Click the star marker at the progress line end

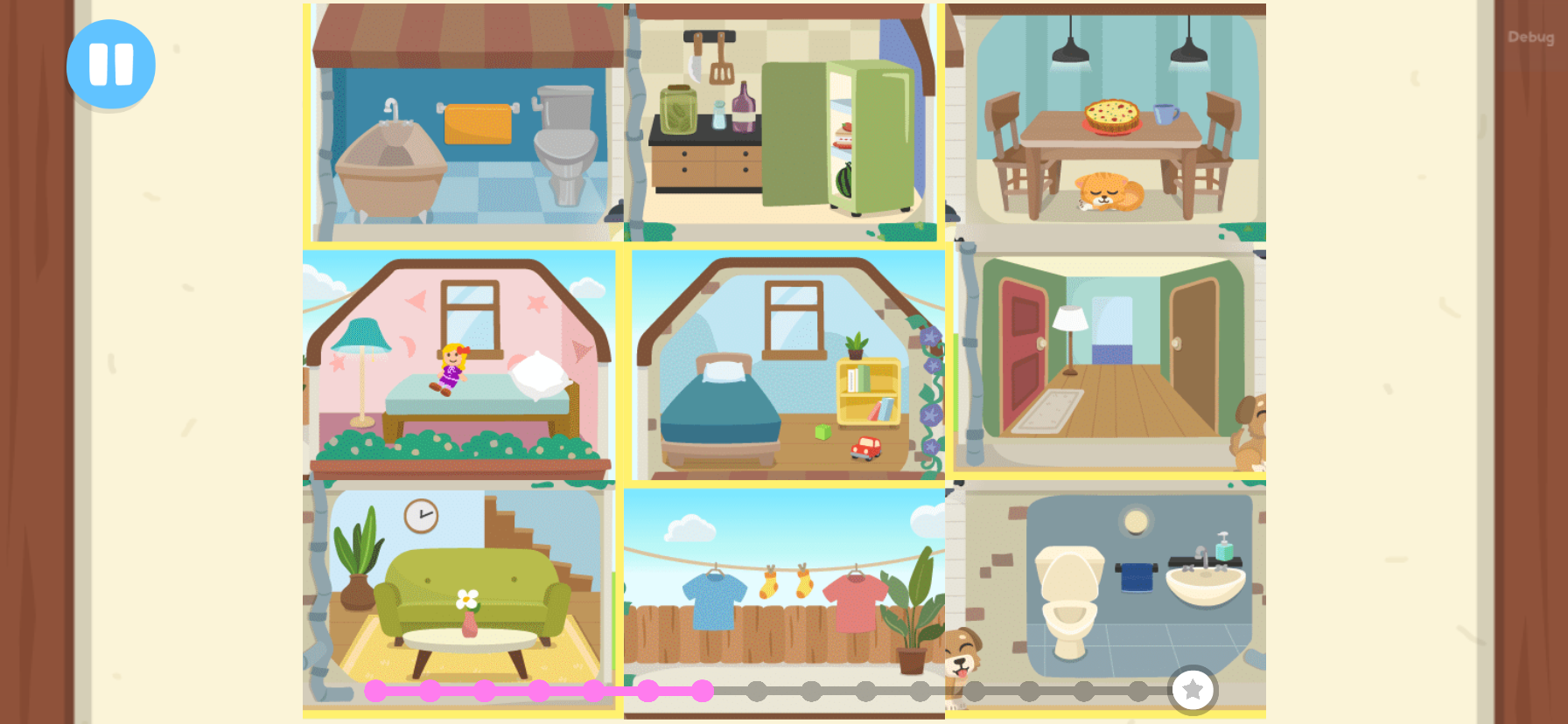pos(1193,691)
